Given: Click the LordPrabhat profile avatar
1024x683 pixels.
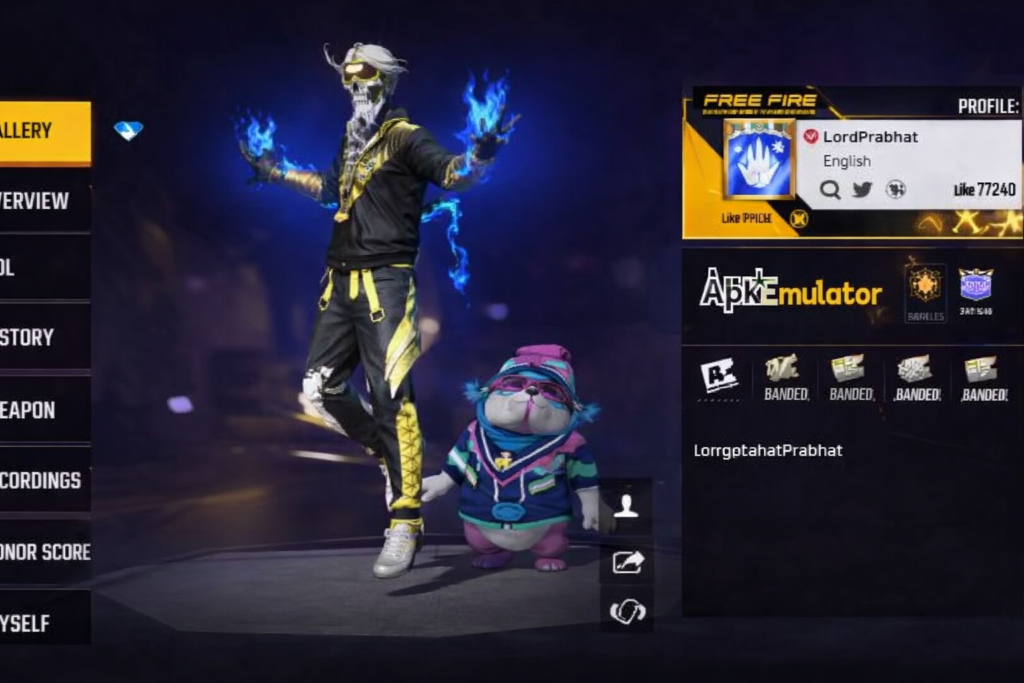Looking at the screenshot, I should coord(758,160).
